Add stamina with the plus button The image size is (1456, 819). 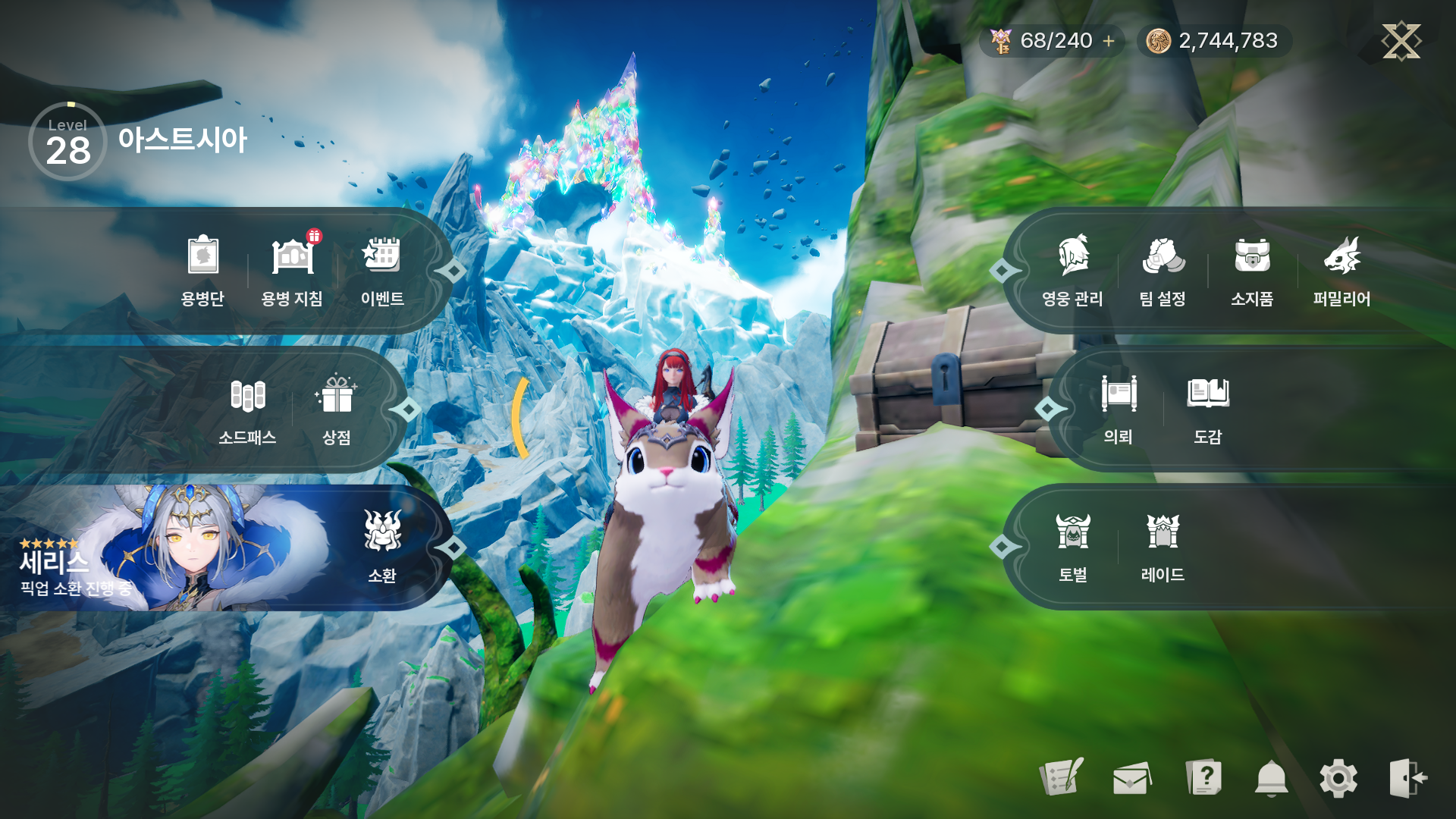[x=1109, y=41]
